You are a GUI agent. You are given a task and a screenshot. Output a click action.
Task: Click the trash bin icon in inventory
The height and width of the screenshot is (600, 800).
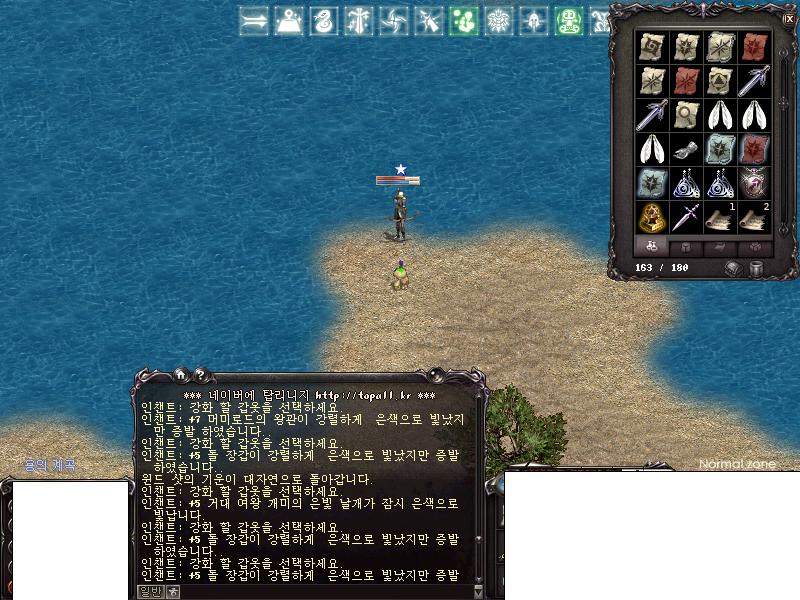756,268
